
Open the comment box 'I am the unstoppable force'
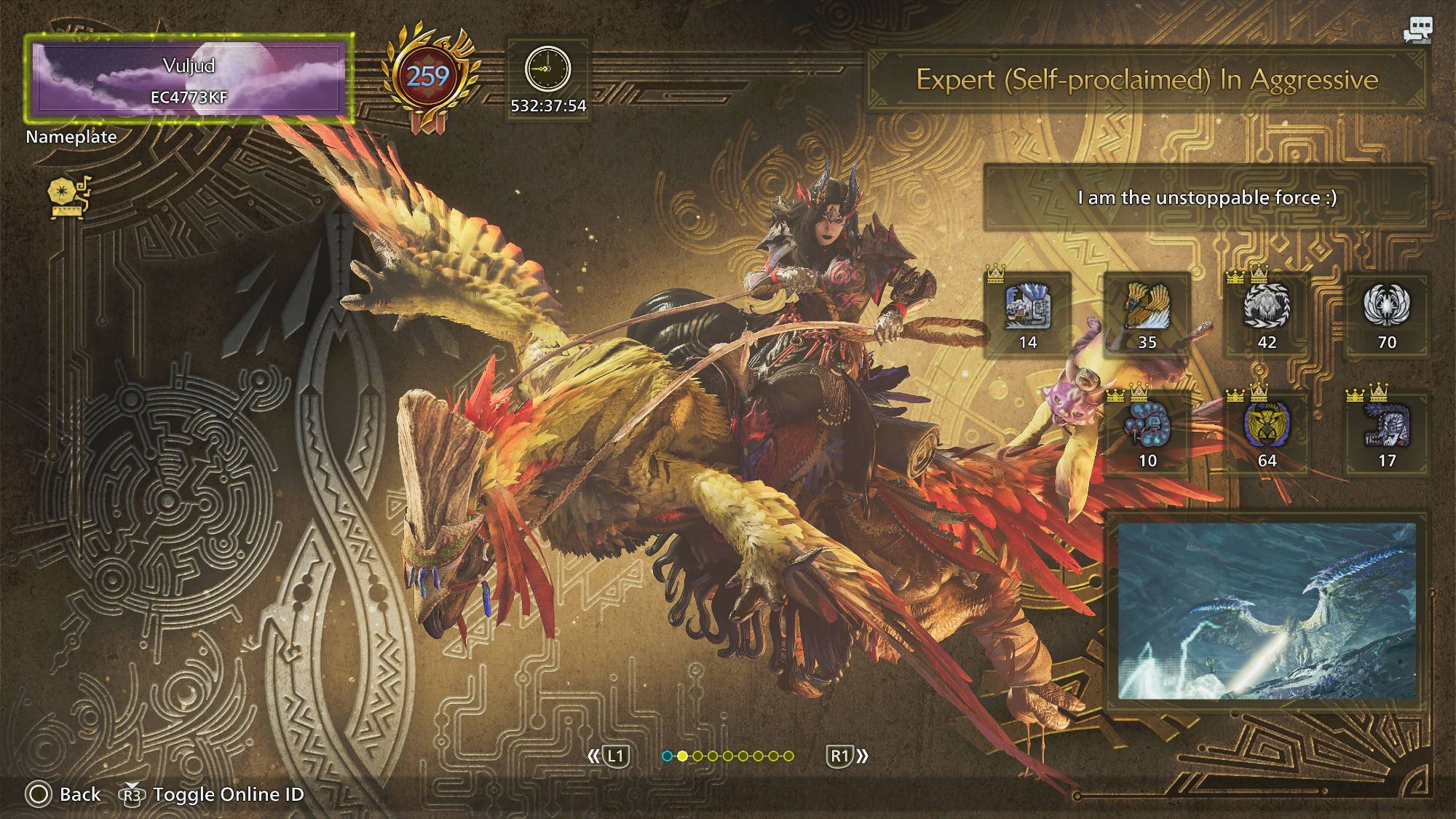click(x=1206, y=198)
